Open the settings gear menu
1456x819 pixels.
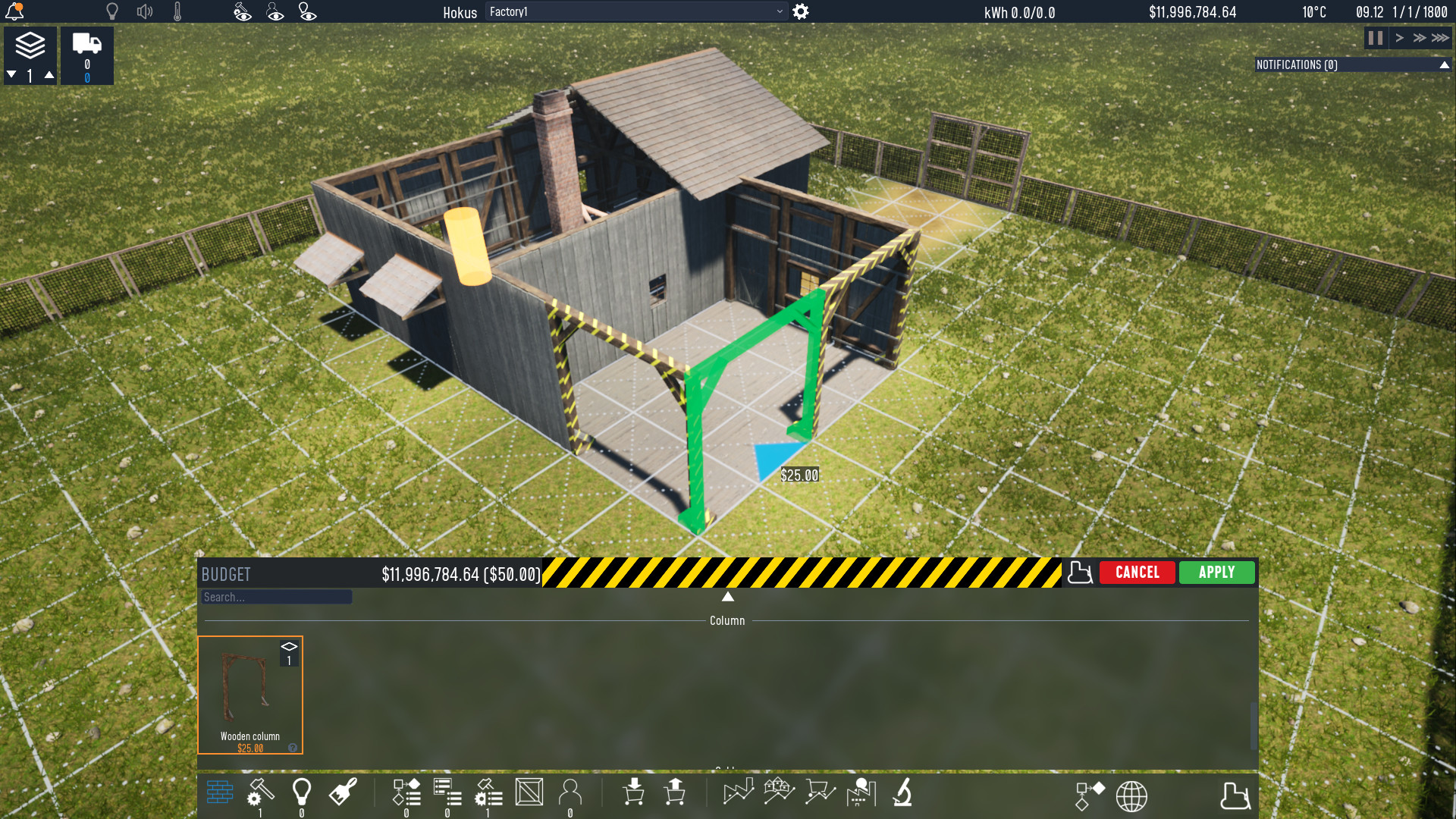(x=801, y=12)
